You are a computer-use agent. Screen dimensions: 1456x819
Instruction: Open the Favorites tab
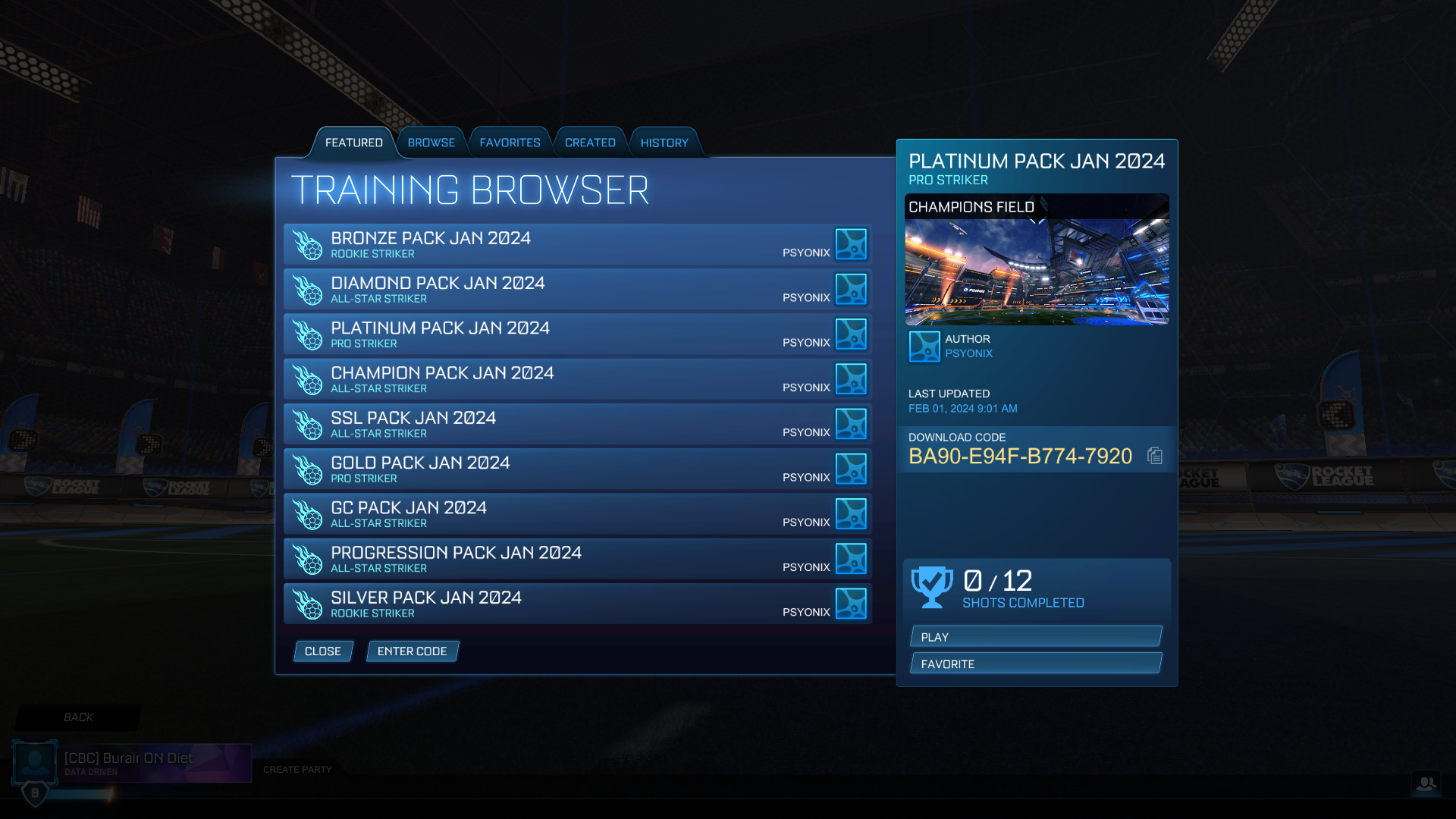click(510, 142)
